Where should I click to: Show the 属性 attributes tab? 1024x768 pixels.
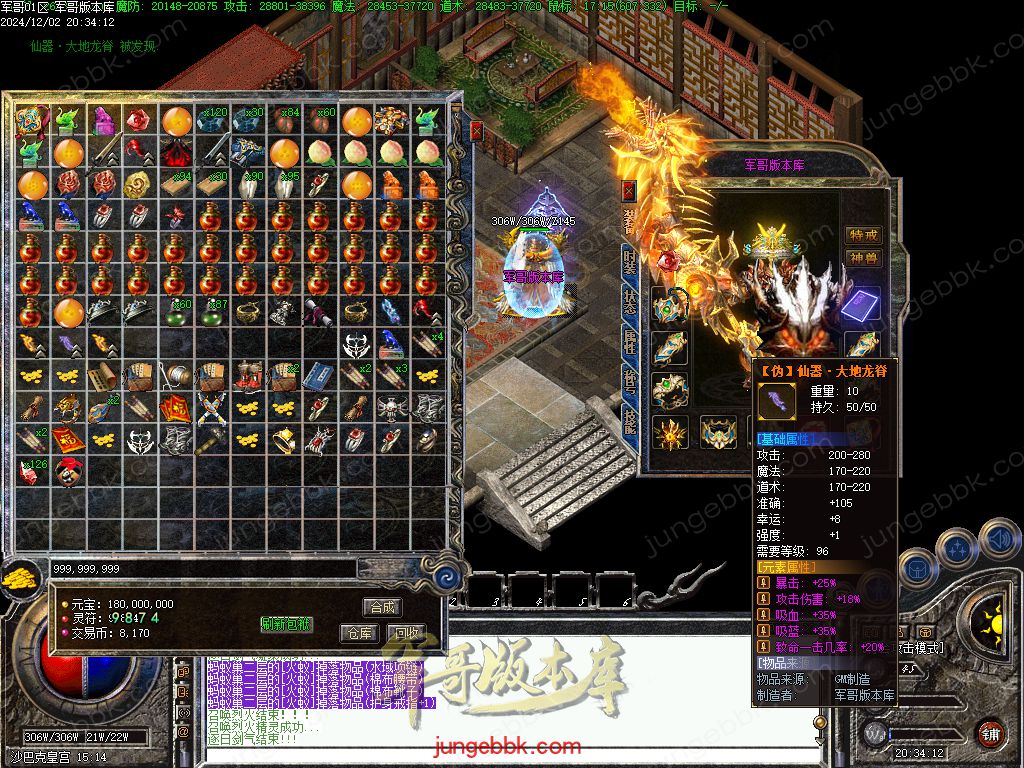click(x=629, y=343)
